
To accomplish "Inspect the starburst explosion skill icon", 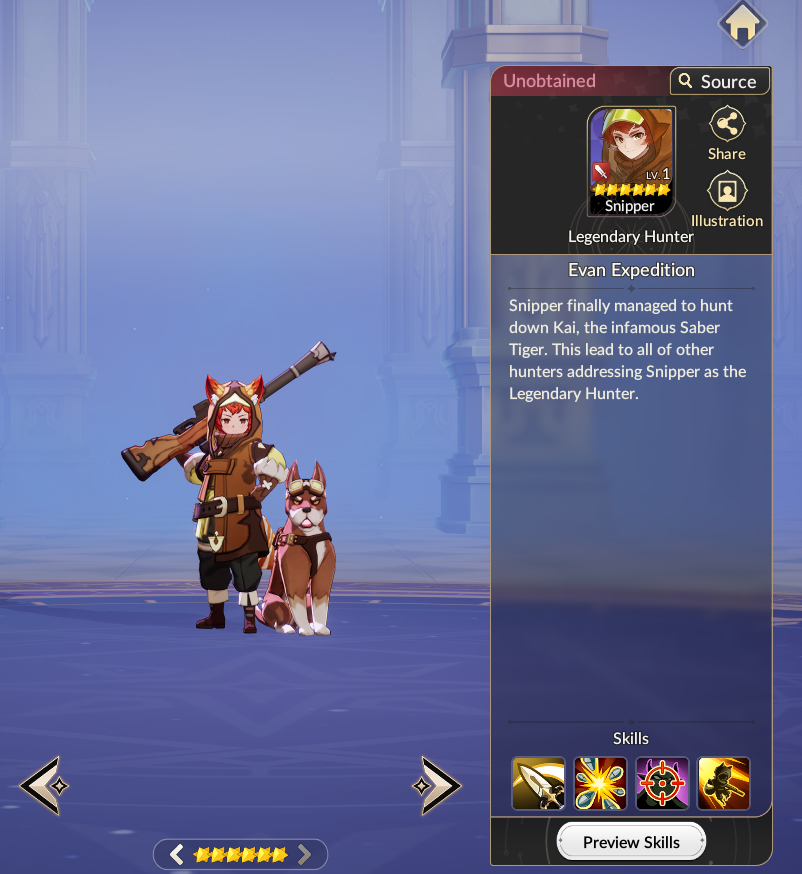I will [x=600, y=783].
